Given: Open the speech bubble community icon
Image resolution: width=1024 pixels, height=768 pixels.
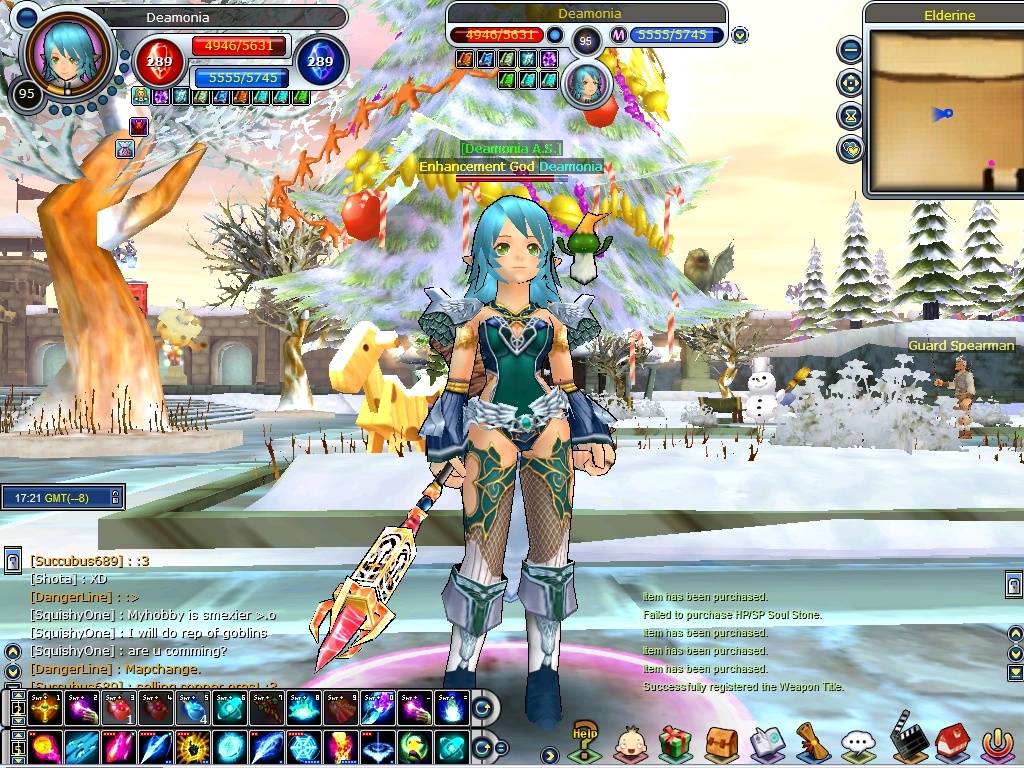Looking at the screenshot, I should tap(858, 744).
